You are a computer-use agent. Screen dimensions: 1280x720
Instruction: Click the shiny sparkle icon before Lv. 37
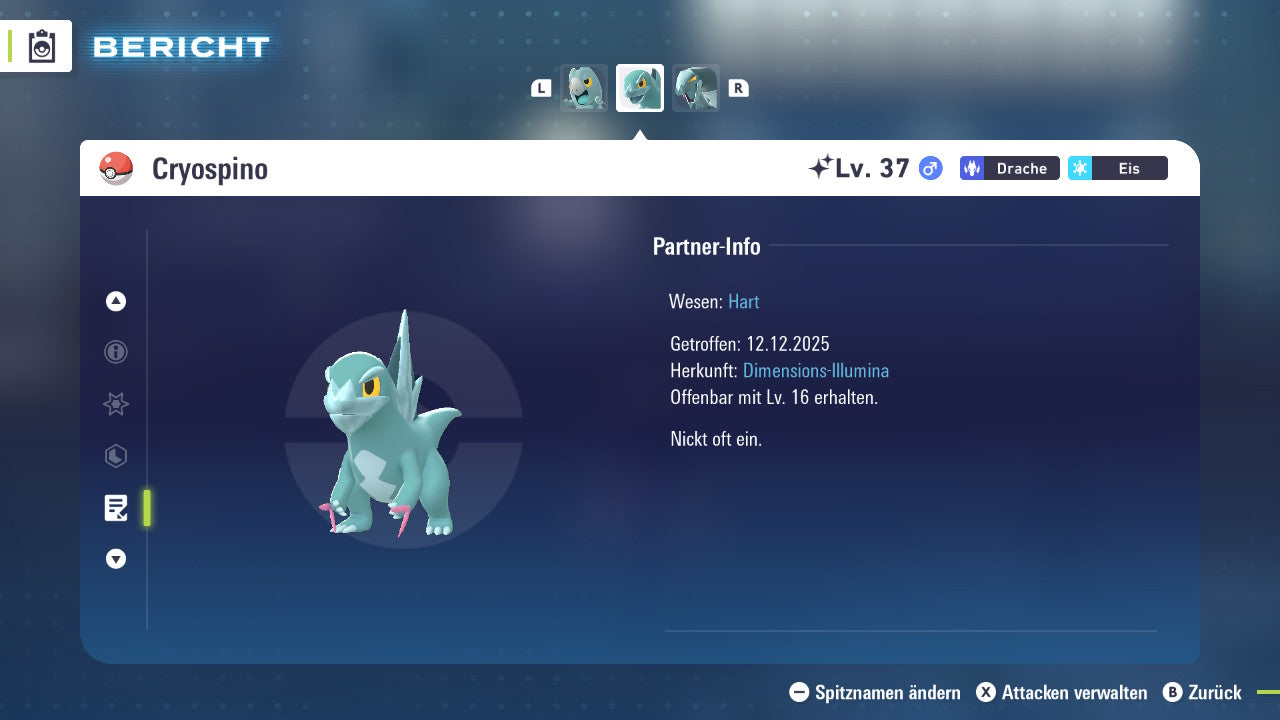(x=822, y=166)
